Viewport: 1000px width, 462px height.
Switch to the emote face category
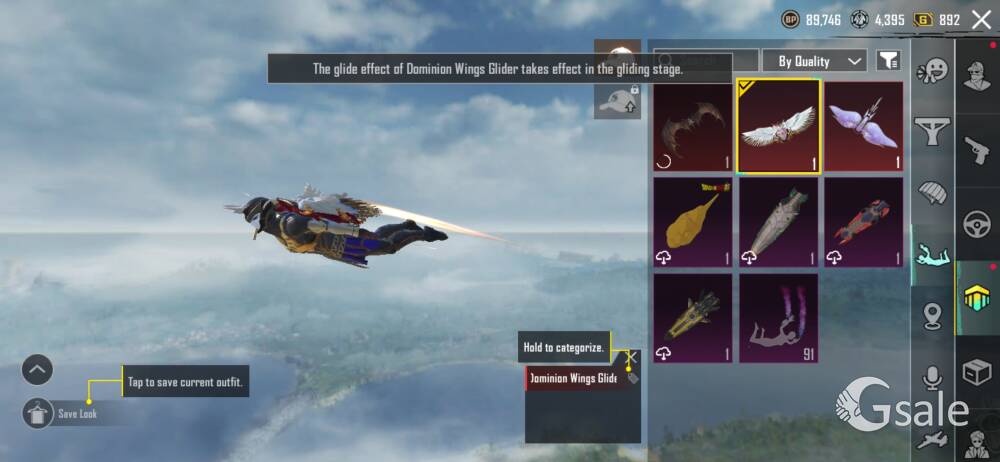pyautogui.click(x=932, y=72)
